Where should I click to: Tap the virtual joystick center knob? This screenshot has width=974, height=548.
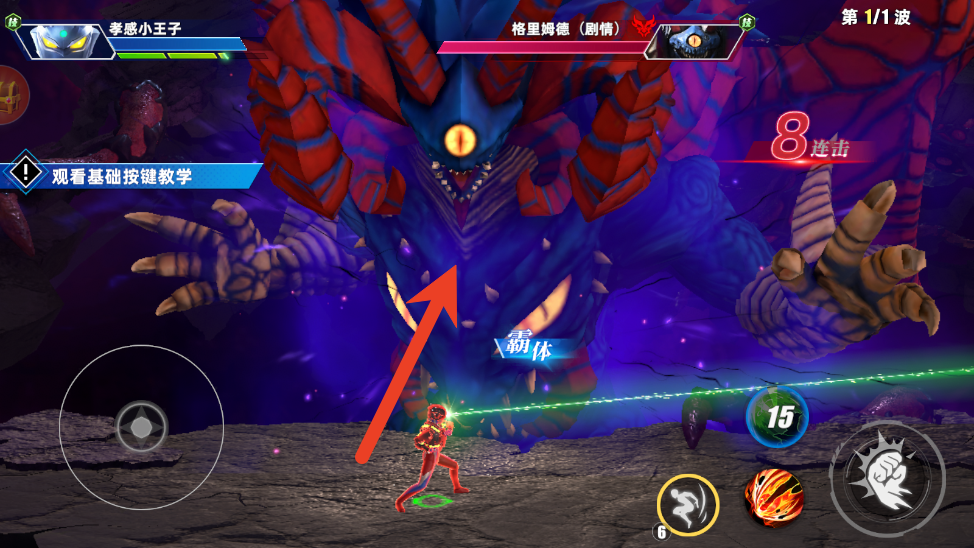(x=142, y=428)
